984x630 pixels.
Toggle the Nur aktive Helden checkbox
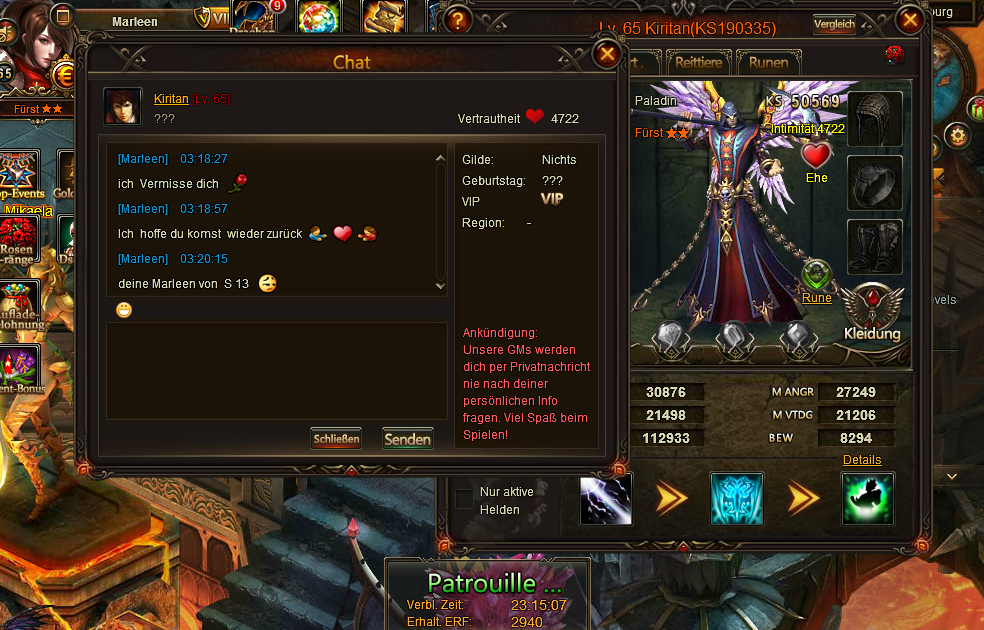point(464,499)
